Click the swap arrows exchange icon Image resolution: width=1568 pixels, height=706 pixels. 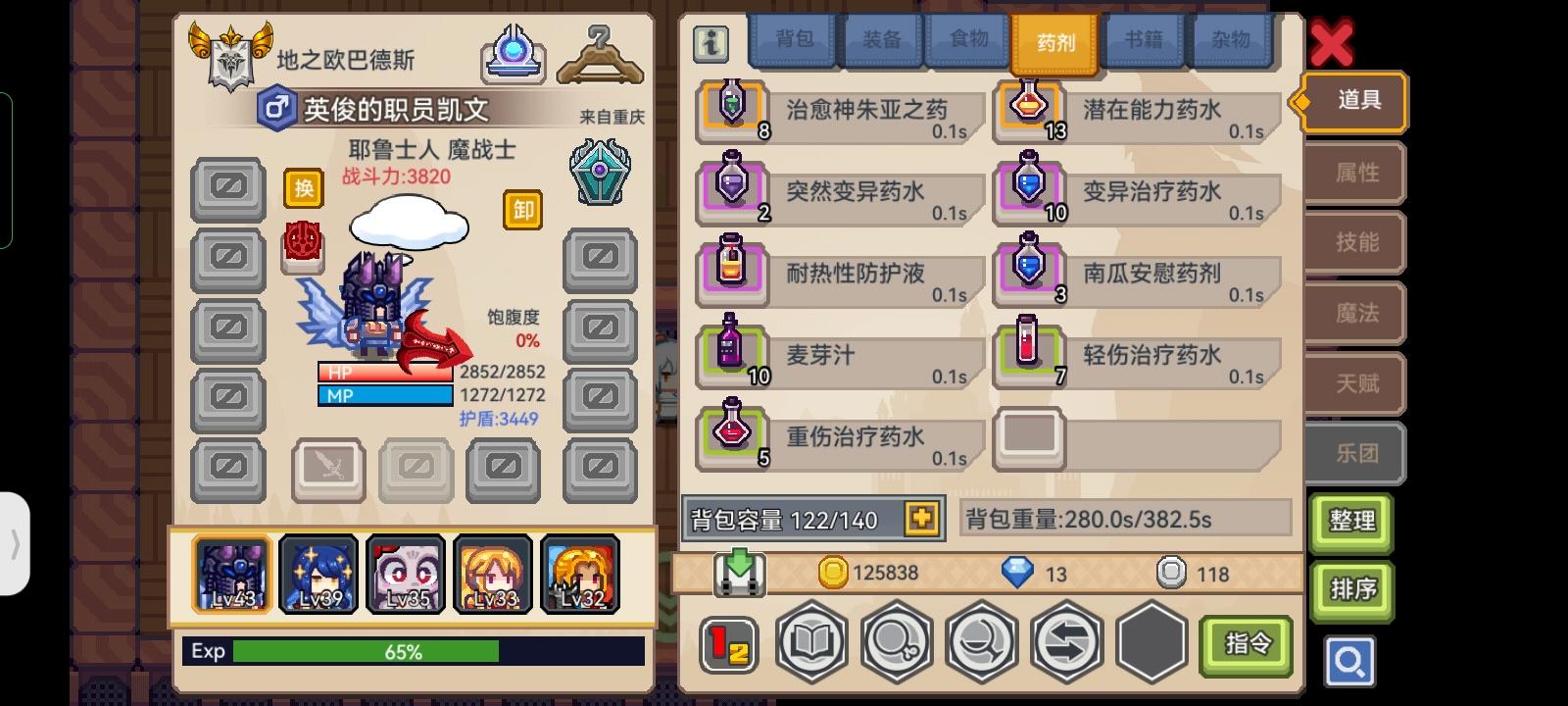pos(1067,640)
